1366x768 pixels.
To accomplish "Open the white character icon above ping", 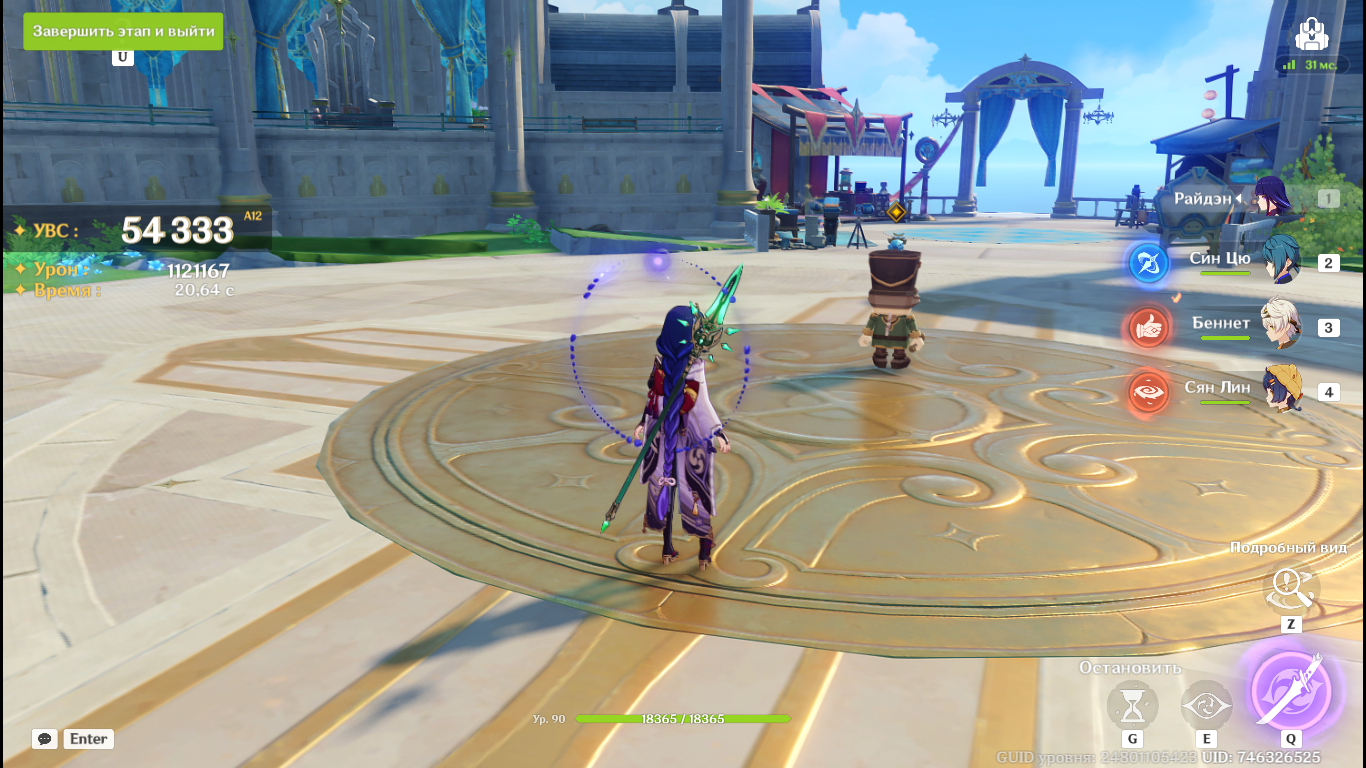I will tap(1311, 35).
